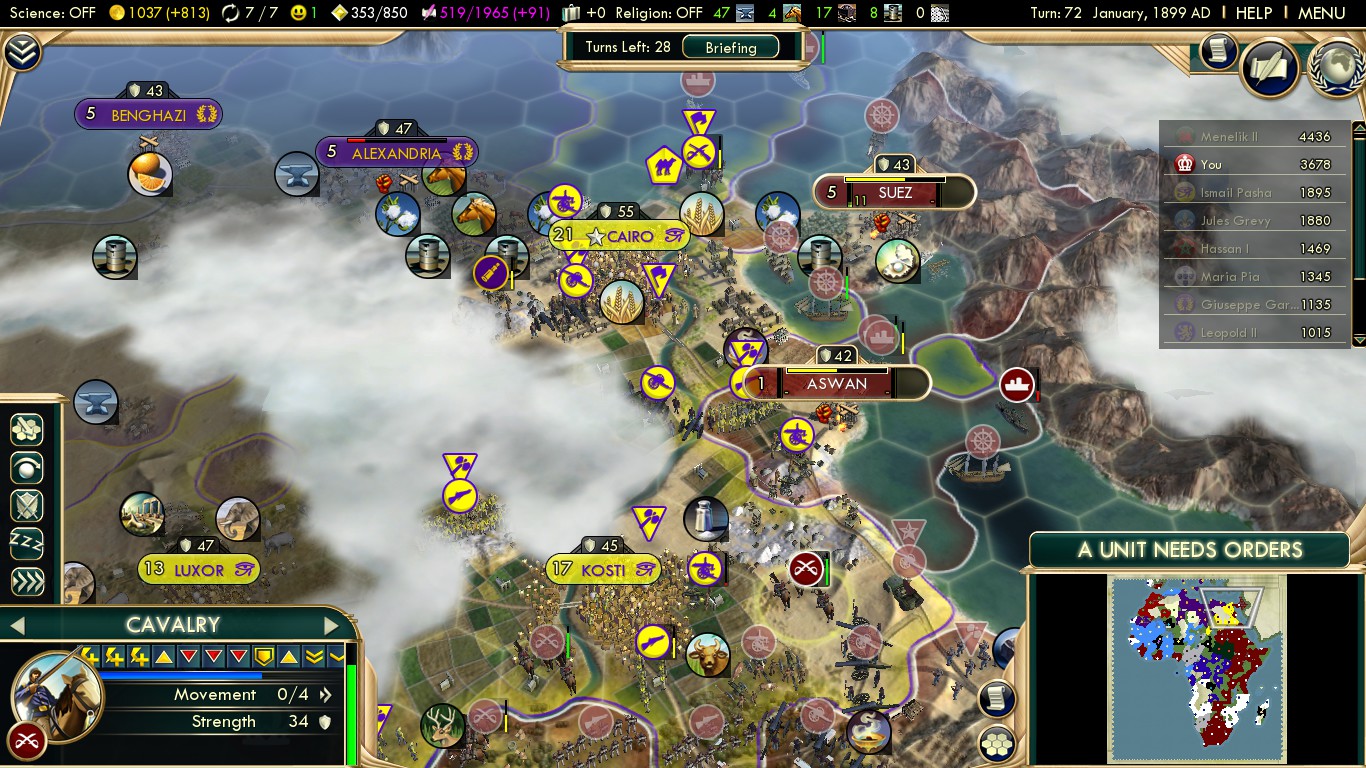Viewport: 1366px width, 768px height.
Task: Select the next unit with right arrow
Action: (331, 626)
